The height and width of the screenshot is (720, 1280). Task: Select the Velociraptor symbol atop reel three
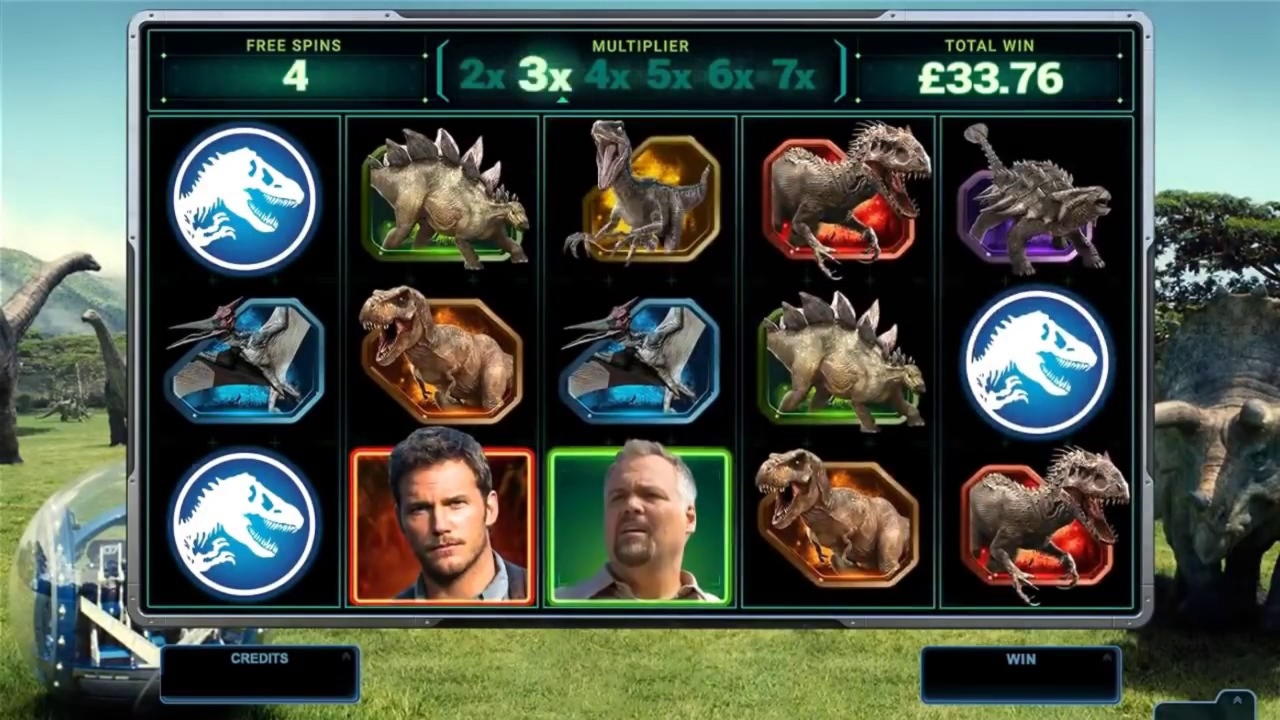coord(641,197)
